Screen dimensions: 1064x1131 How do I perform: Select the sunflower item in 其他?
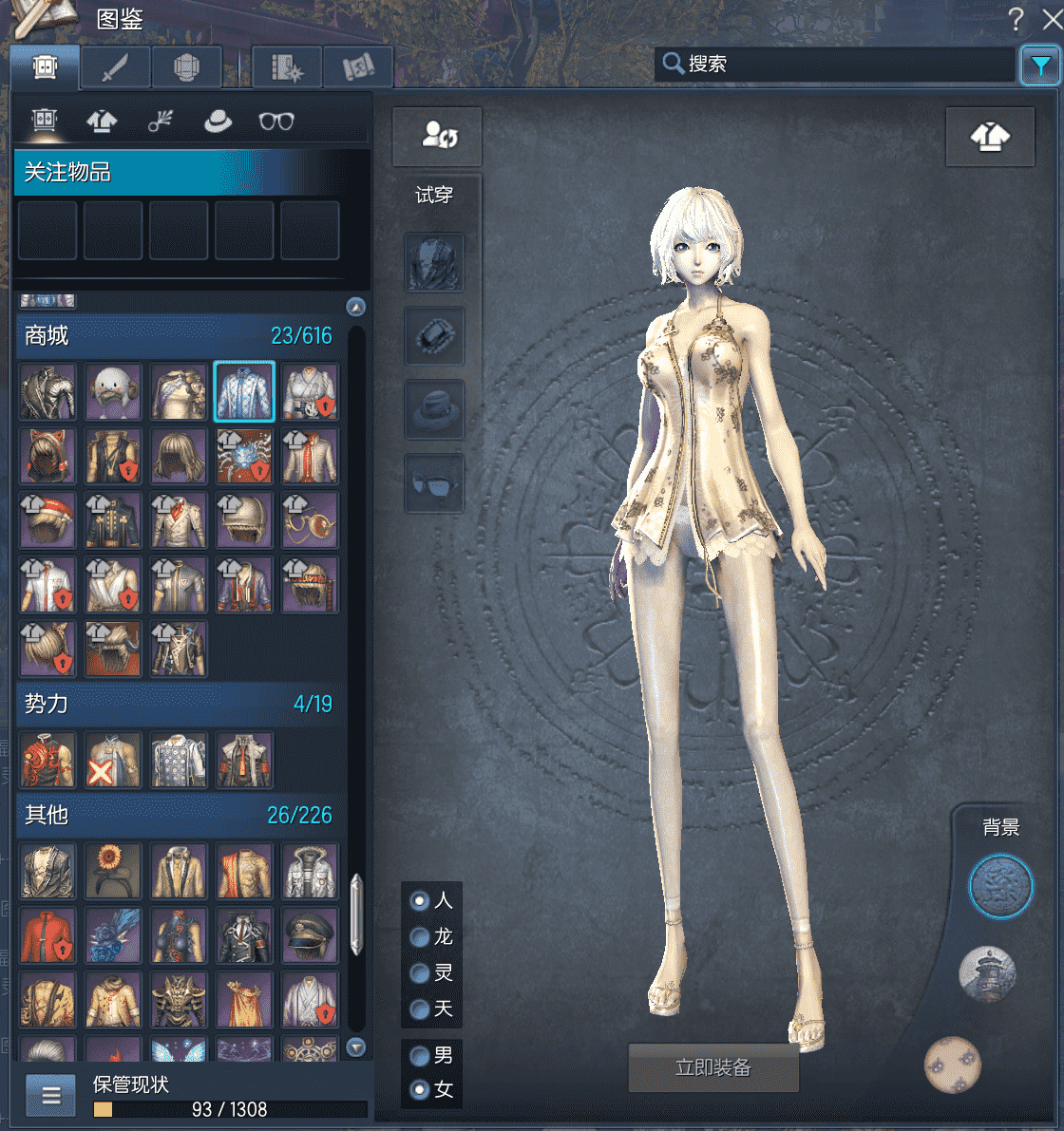113,871
